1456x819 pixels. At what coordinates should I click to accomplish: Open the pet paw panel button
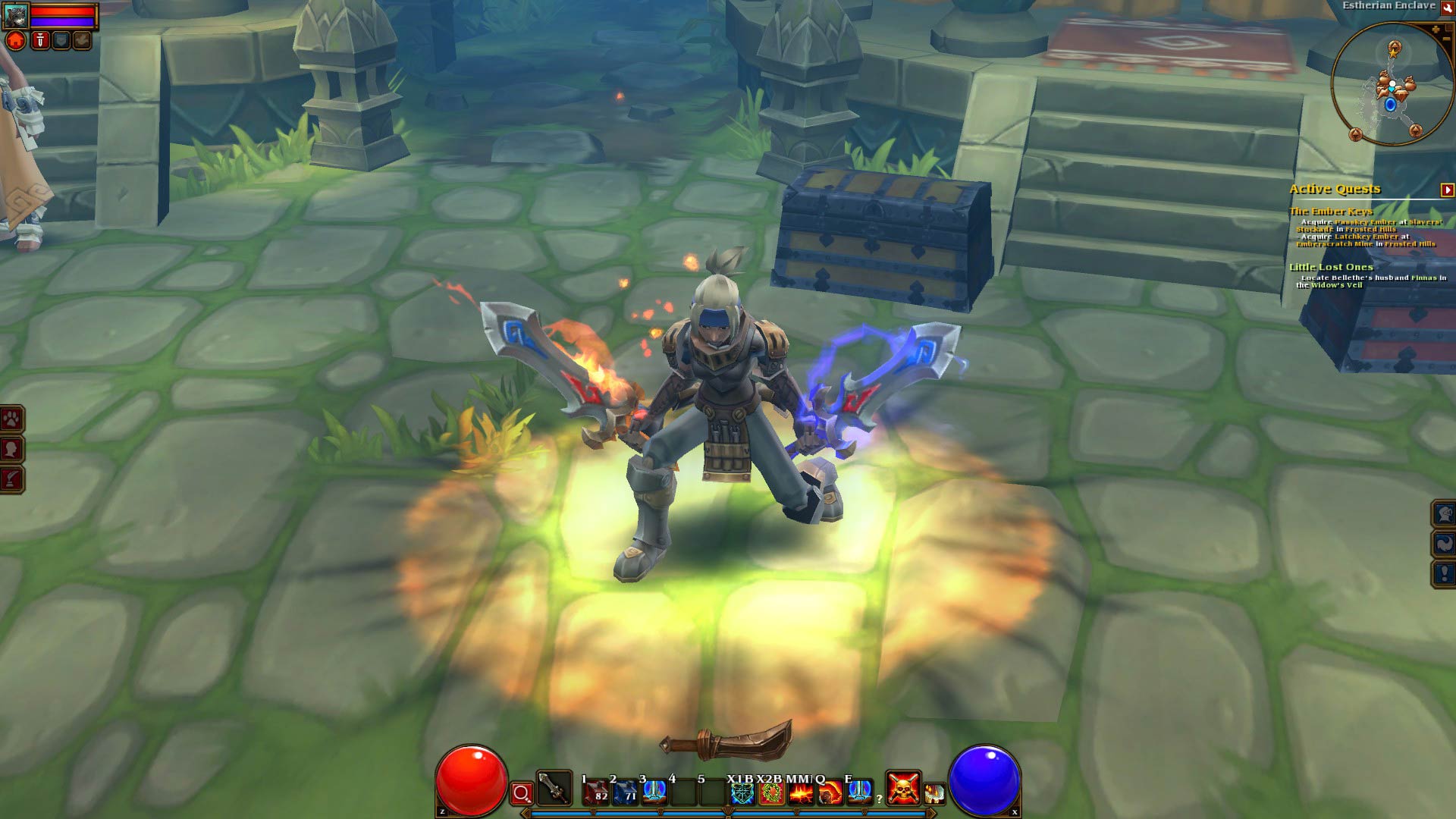pos(12,419)
